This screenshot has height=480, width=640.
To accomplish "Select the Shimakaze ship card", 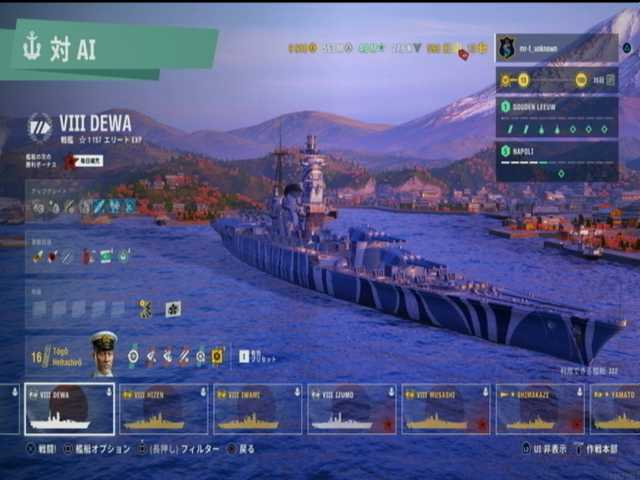I will (540, 409).
